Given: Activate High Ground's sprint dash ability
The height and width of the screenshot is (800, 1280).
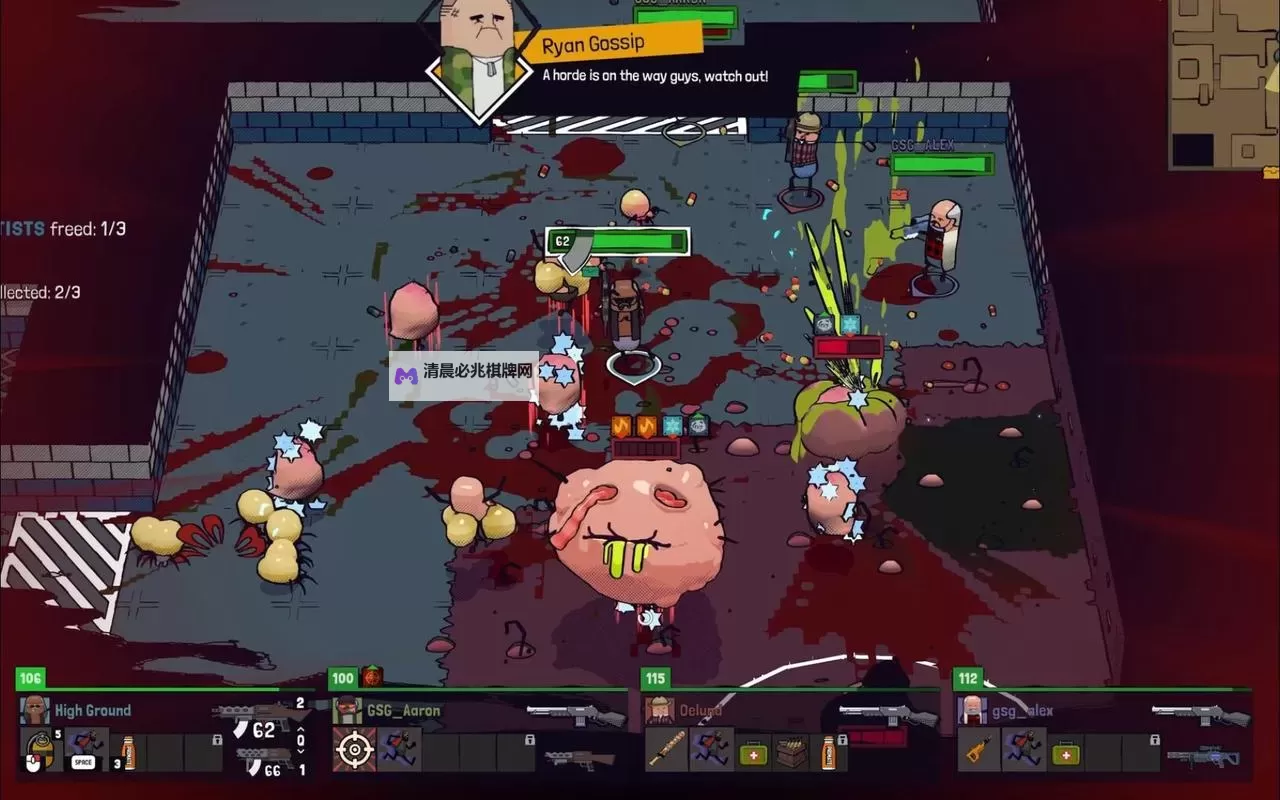Looking at the screenshot, I should (x=85, y=750).
